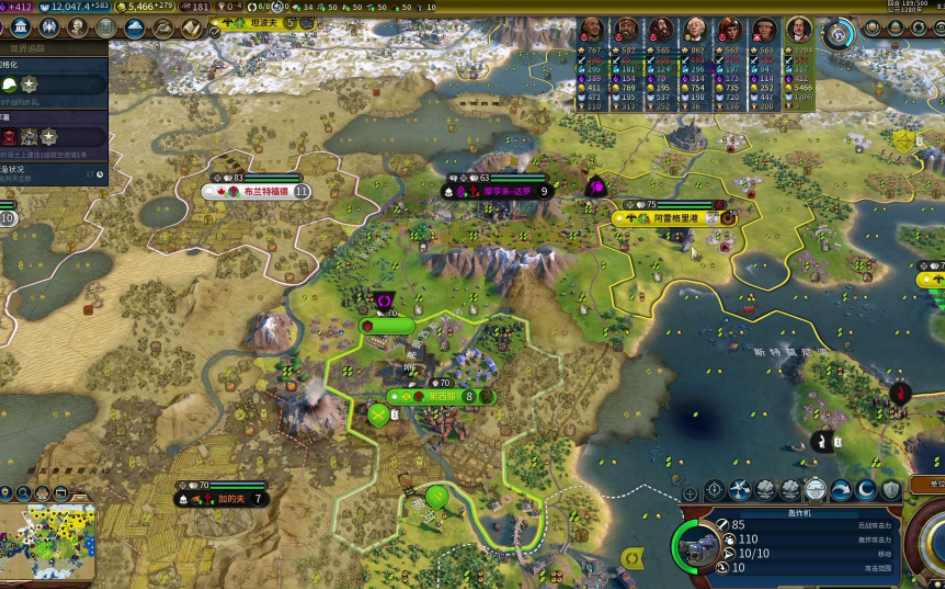Open the Climate view (cloud icon)
The height and width of the screenshot is (589, 945).
coord(135,28)
